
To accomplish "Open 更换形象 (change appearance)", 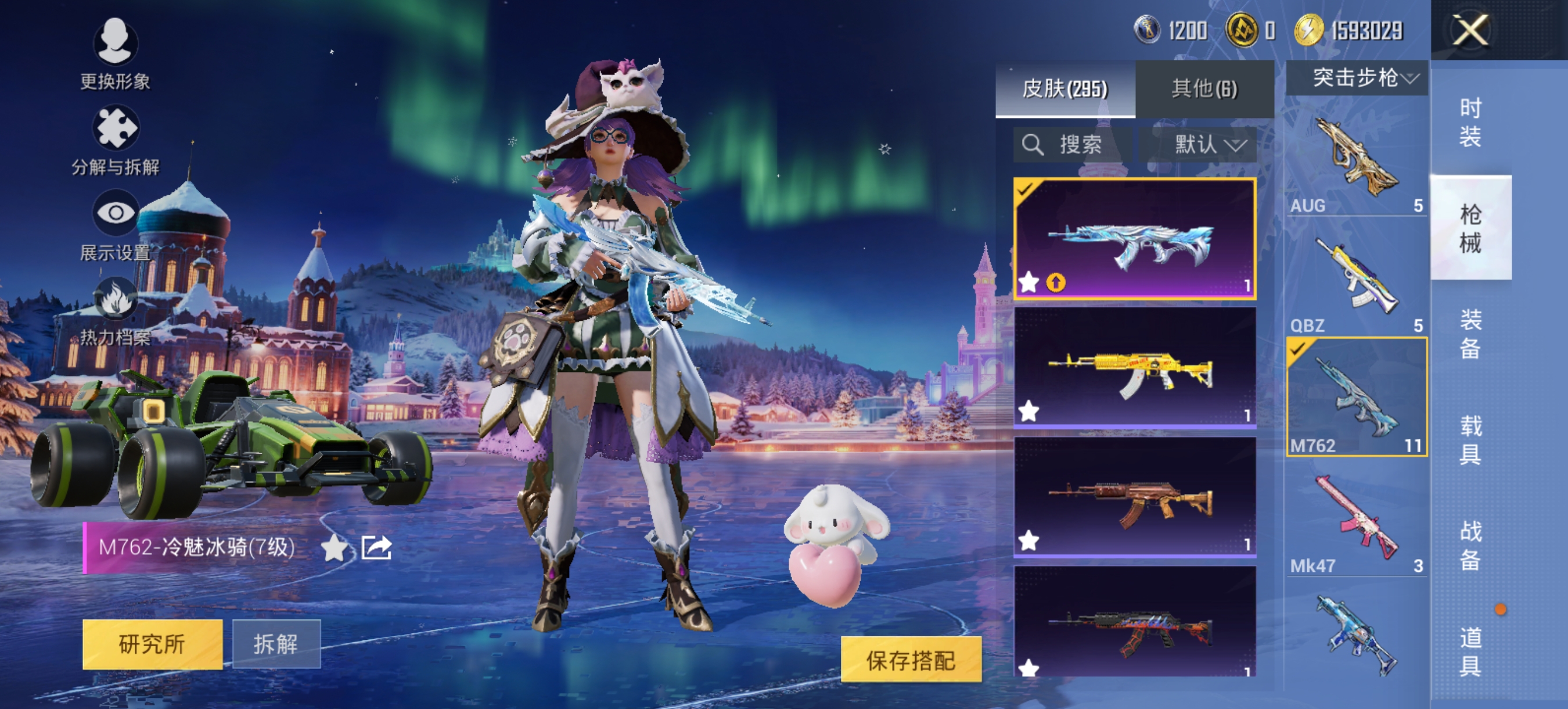I will point(115,42).
